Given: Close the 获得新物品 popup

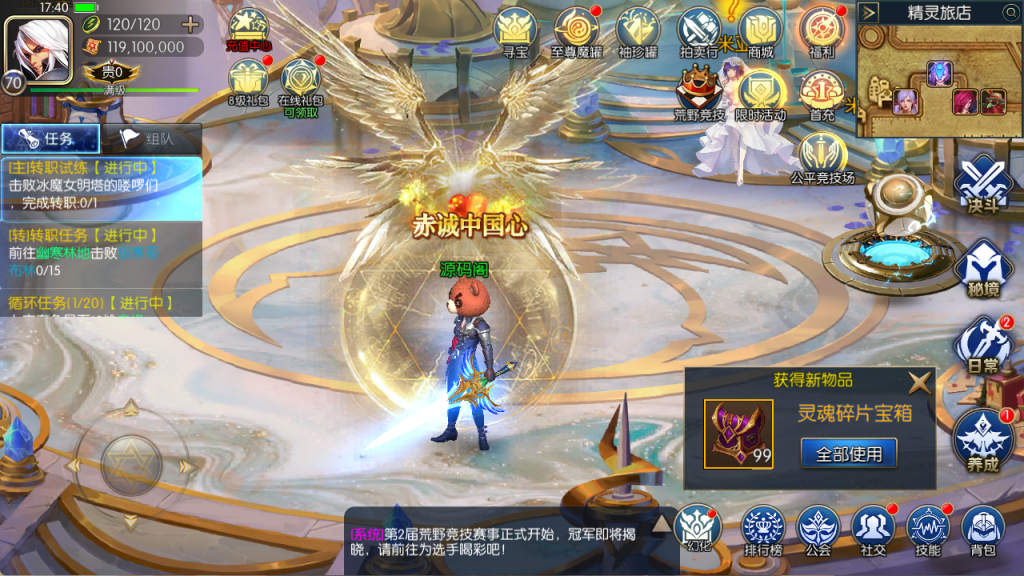Looking at the screenshot, I should 919,381.
